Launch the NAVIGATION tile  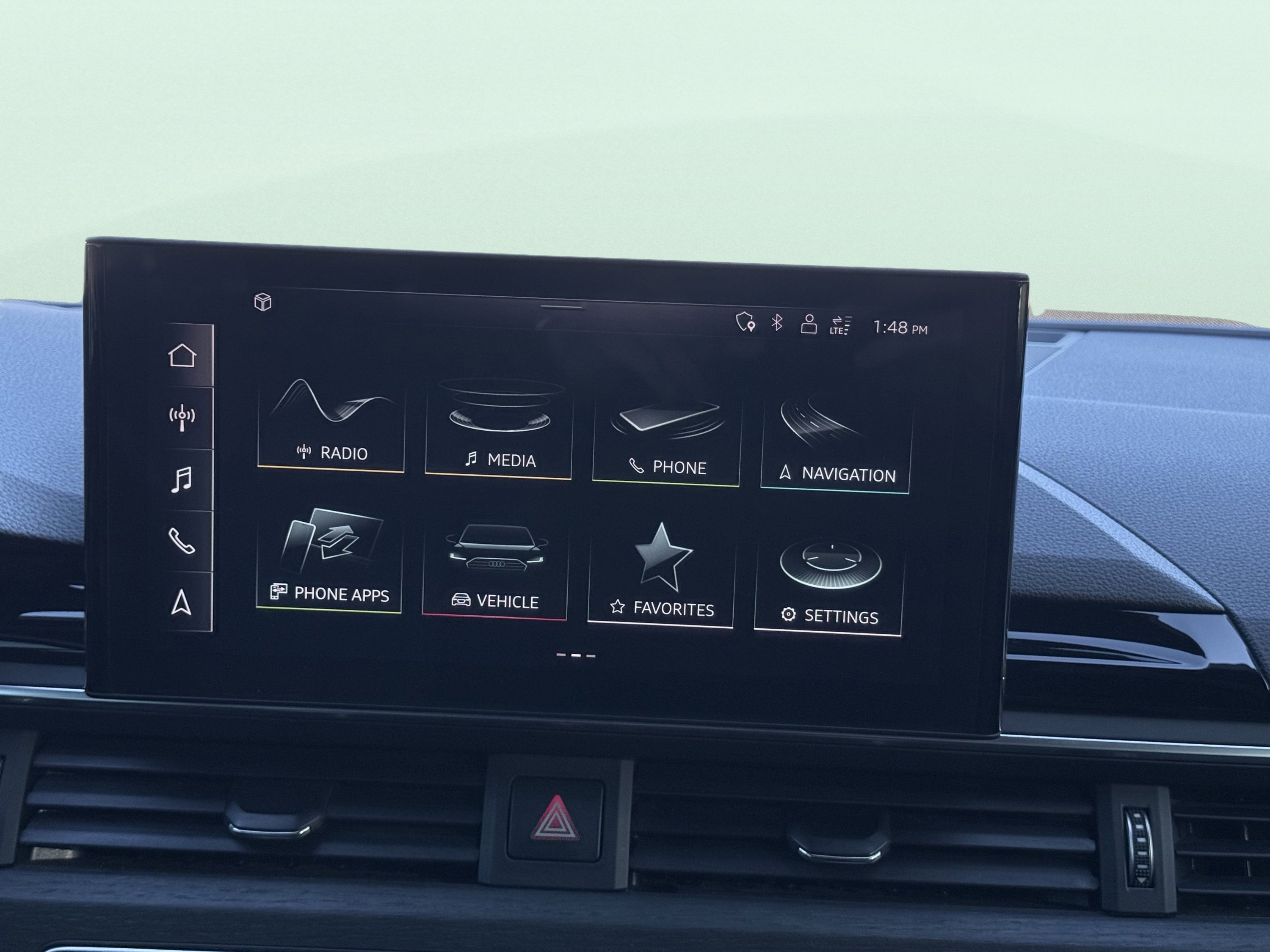[835, 445]
